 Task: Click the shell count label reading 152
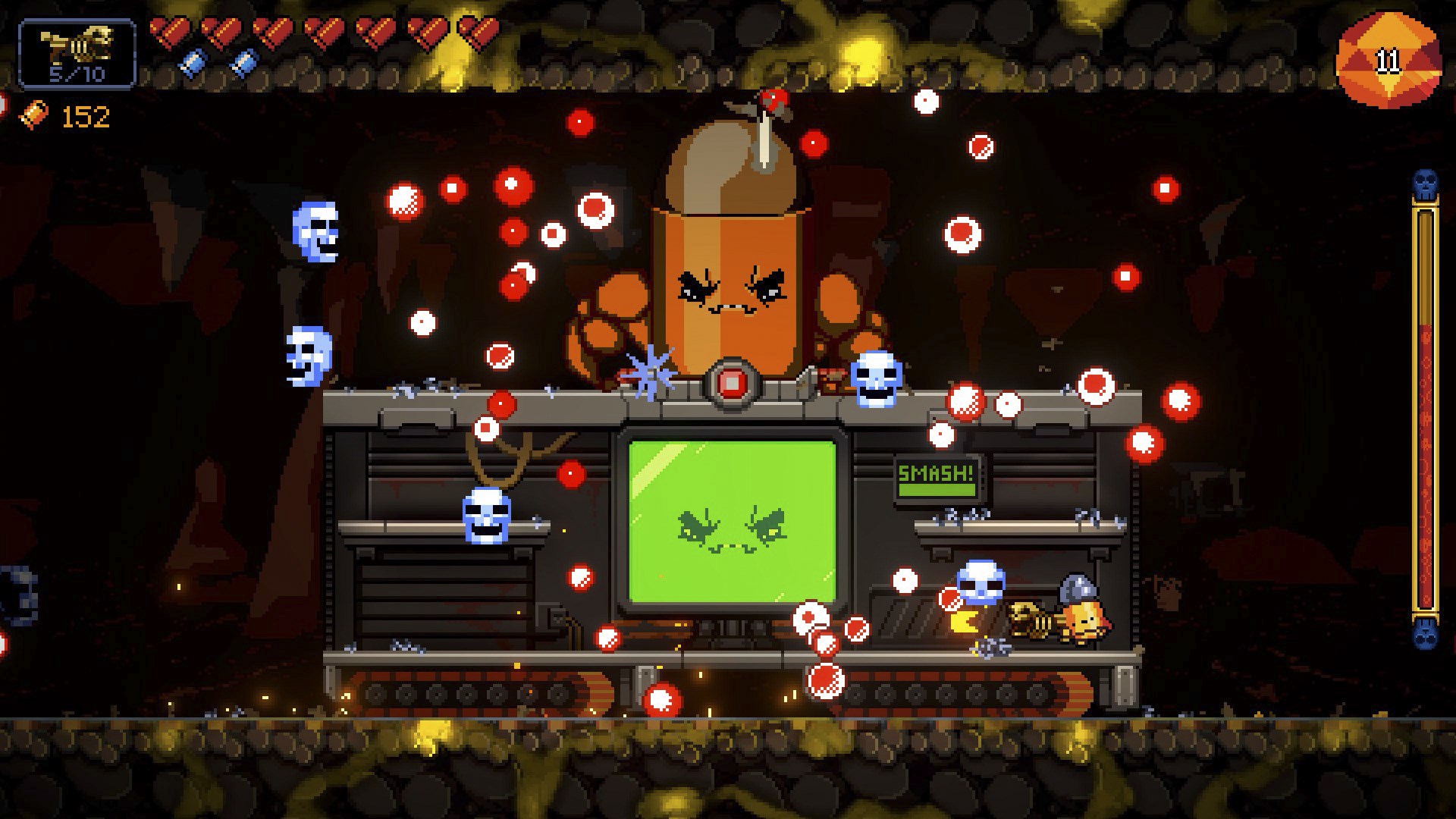click(86, 115)
